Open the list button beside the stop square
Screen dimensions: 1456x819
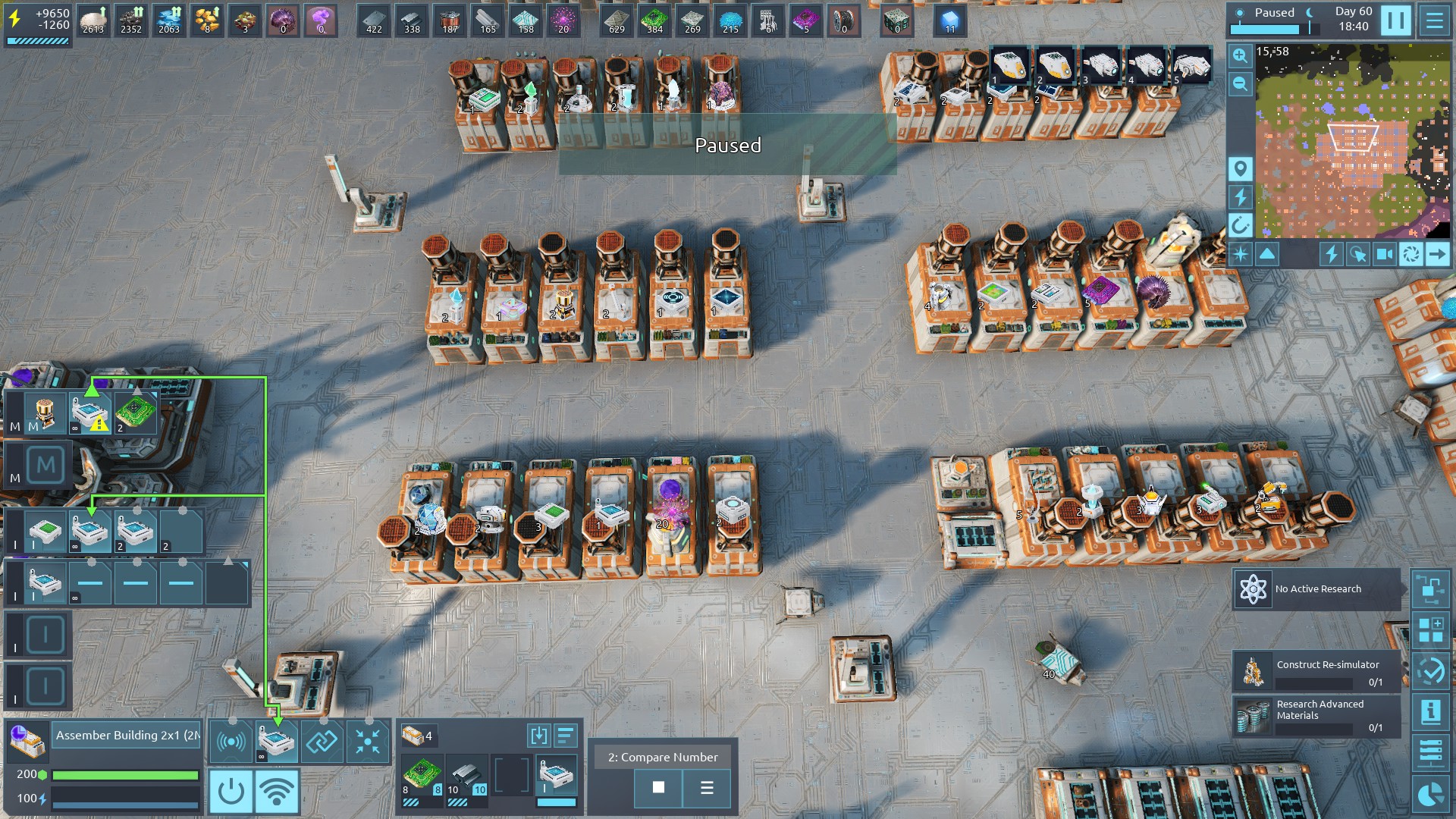tap(707, 788)
